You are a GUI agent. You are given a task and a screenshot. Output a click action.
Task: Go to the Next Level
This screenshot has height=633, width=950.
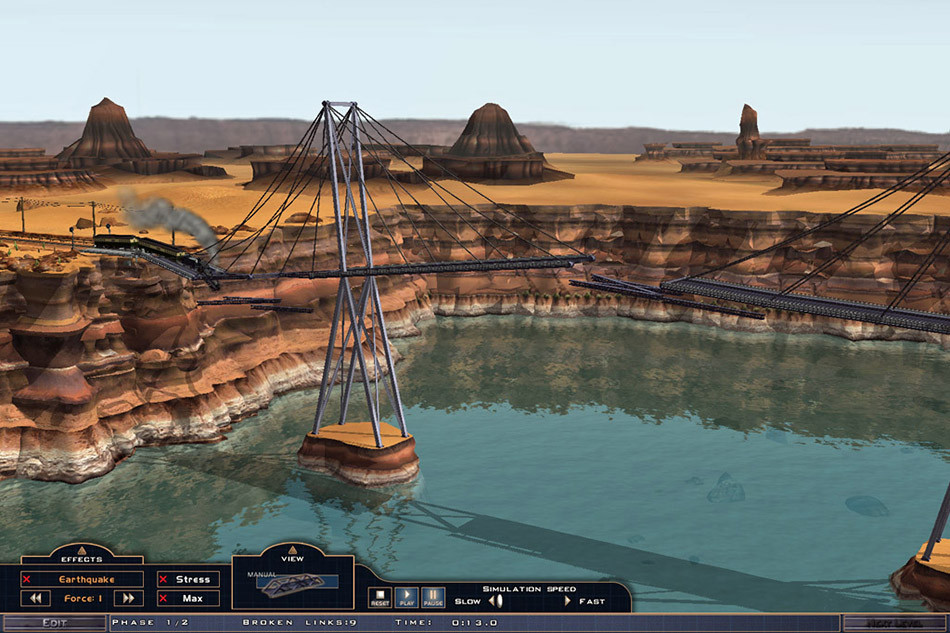pos(895,623)
